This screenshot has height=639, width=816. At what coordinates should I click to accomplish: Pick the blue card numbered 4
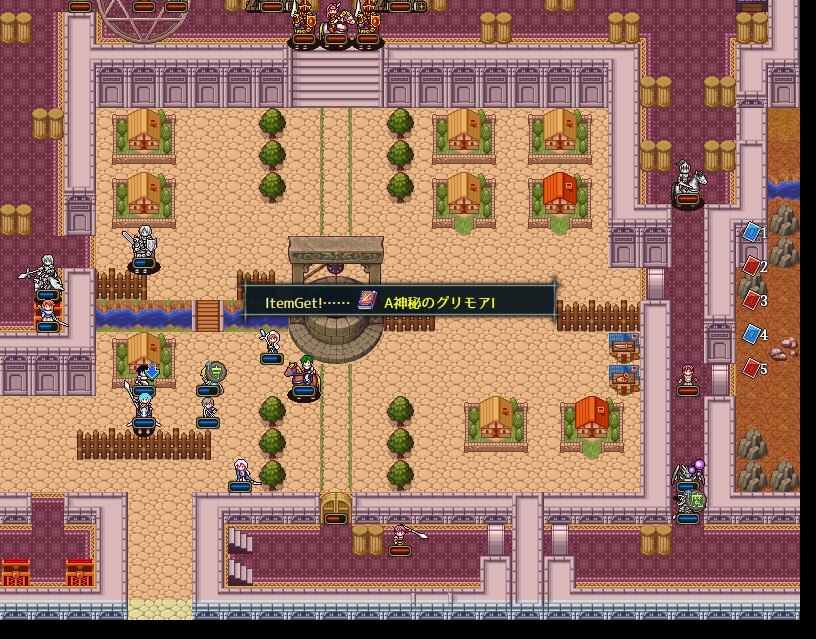pos(751,334)
